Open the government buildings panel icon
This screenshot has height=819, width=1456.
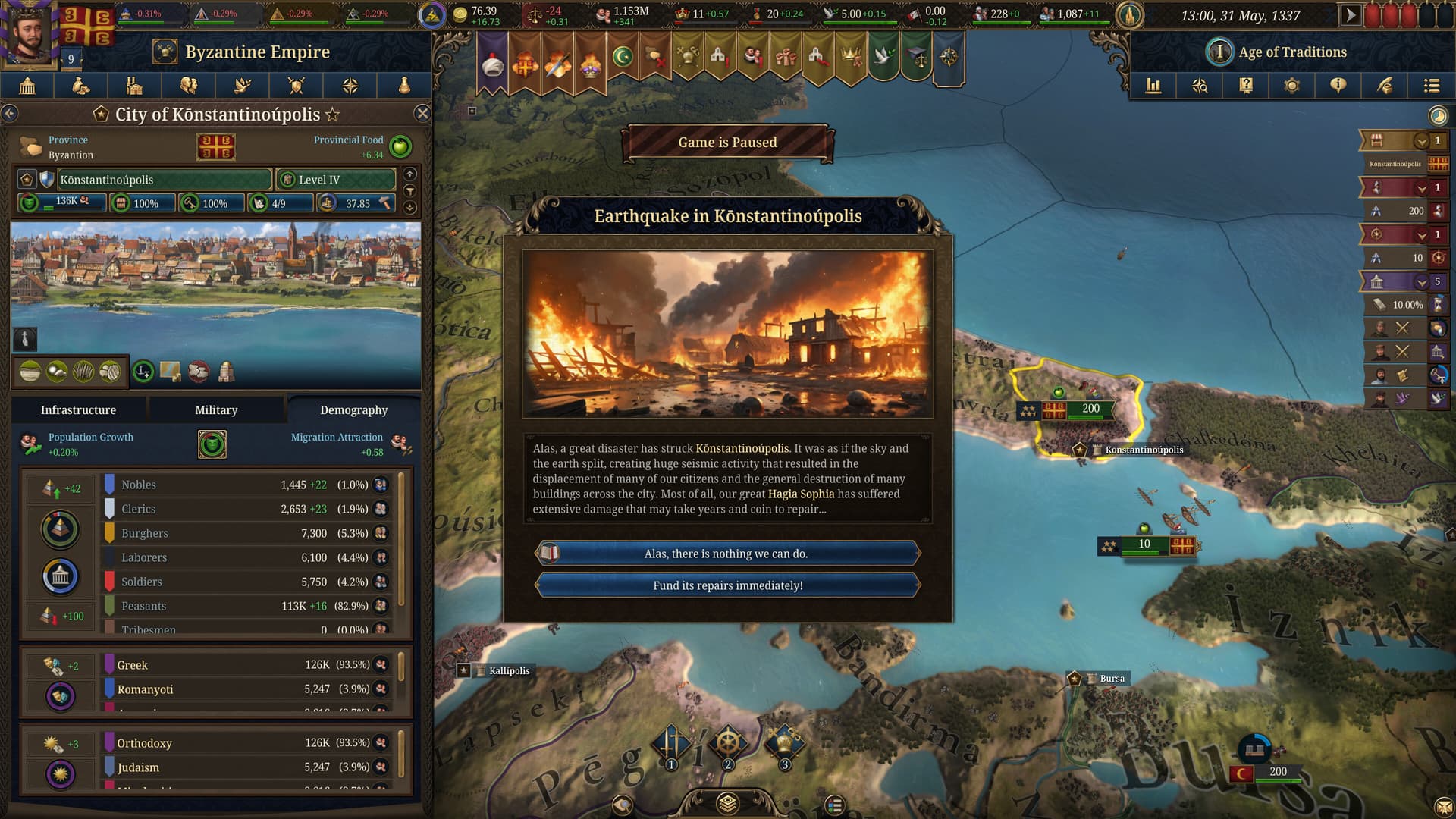[x=28, y=86]
